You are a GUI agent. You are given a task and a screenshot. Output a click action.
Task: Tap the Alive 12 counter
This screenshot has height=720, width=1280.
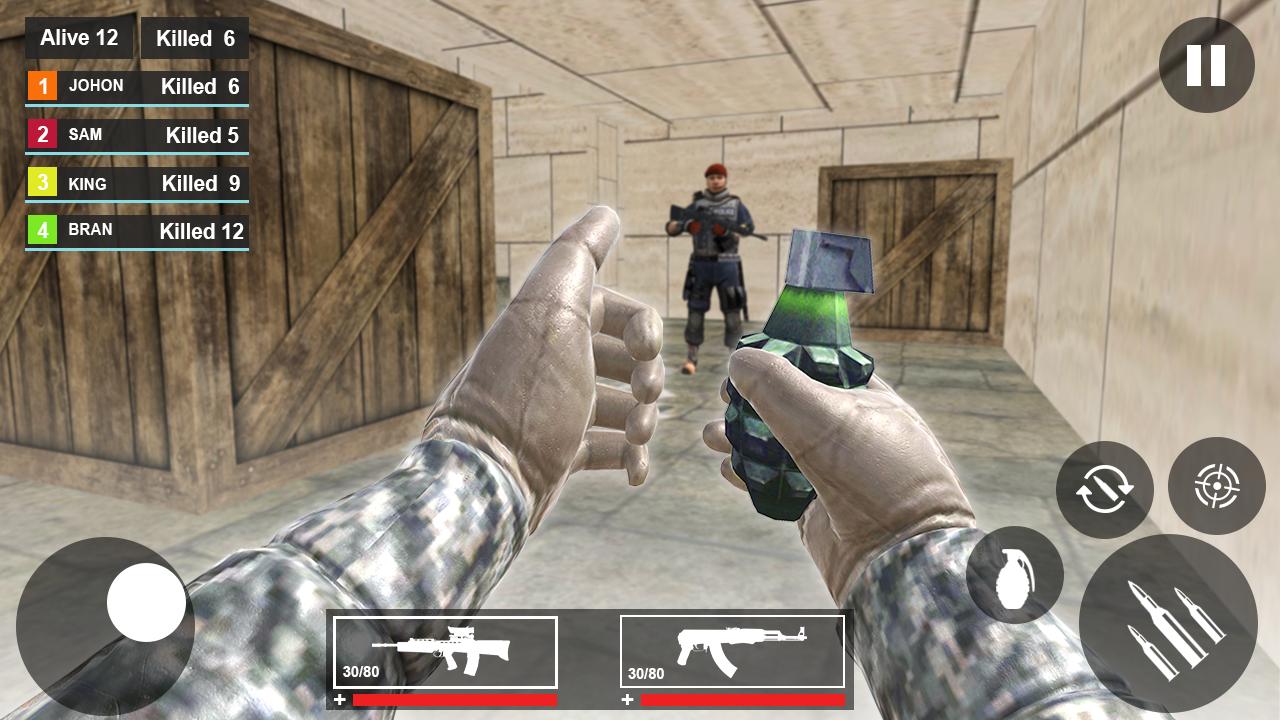click(79, 38)
